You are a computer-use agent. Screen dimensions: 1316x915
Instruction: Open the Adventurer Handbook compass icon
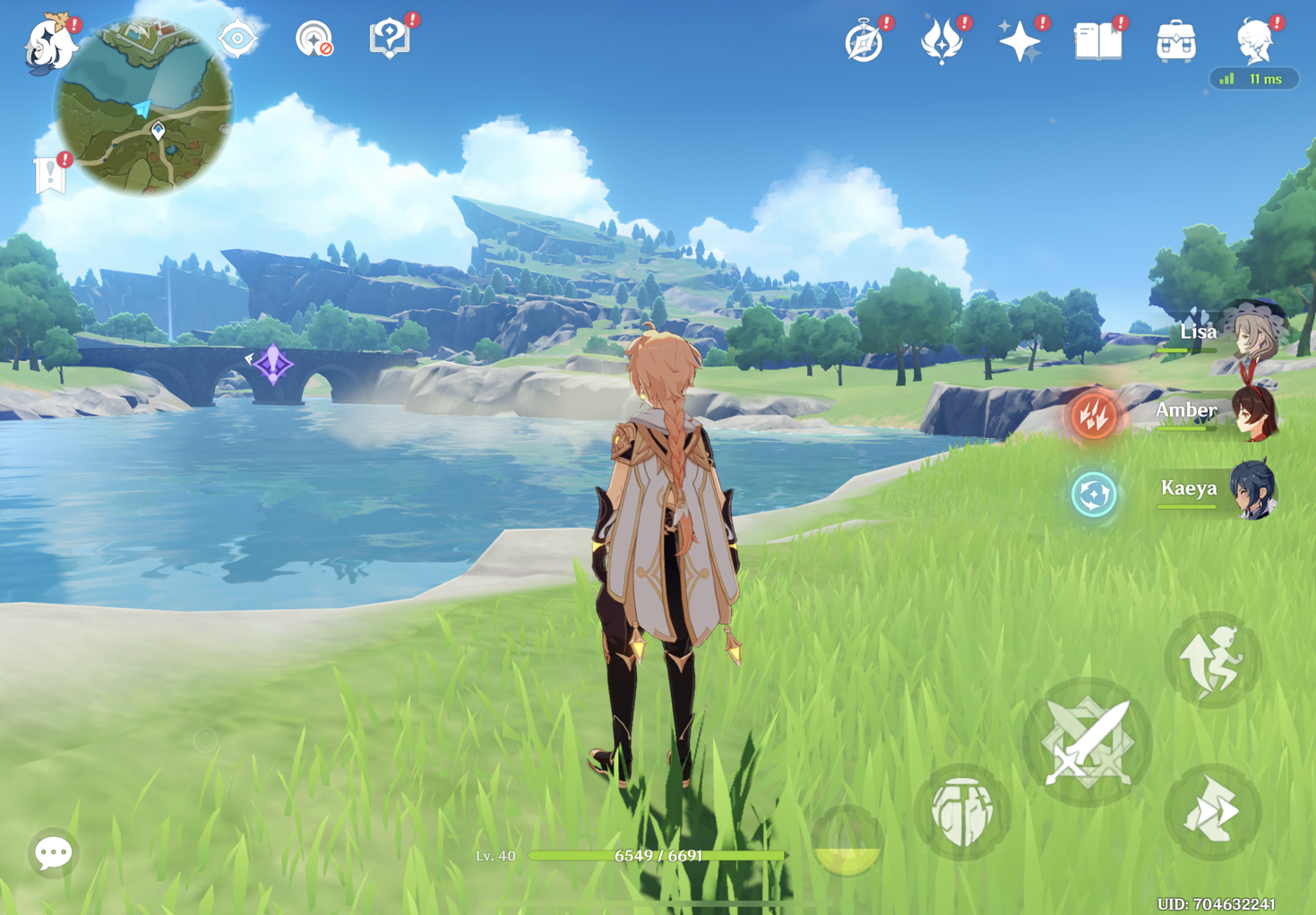coord(864,42)
